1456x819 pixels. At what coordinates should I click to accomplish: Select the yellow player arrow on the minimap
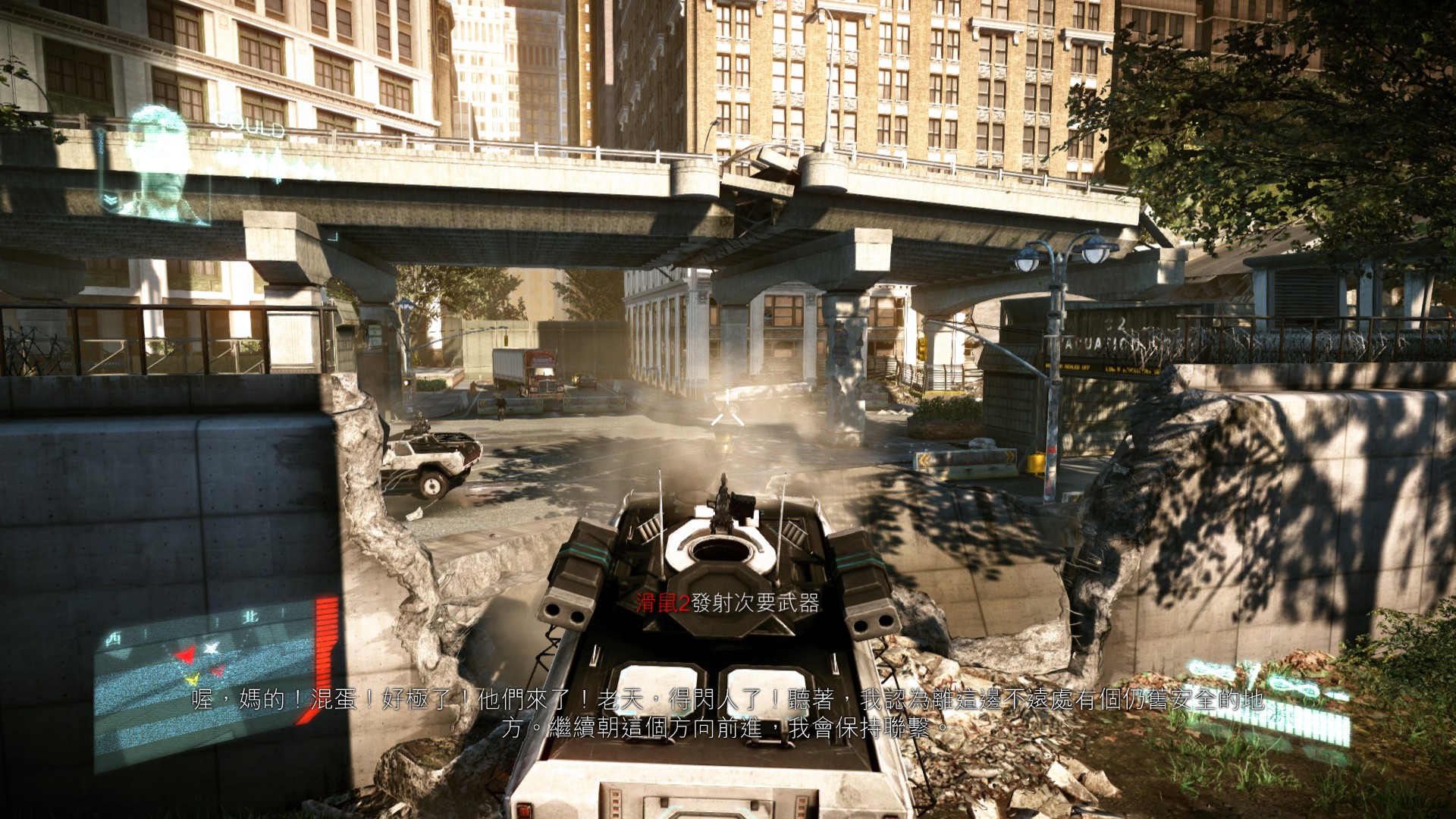193,680
